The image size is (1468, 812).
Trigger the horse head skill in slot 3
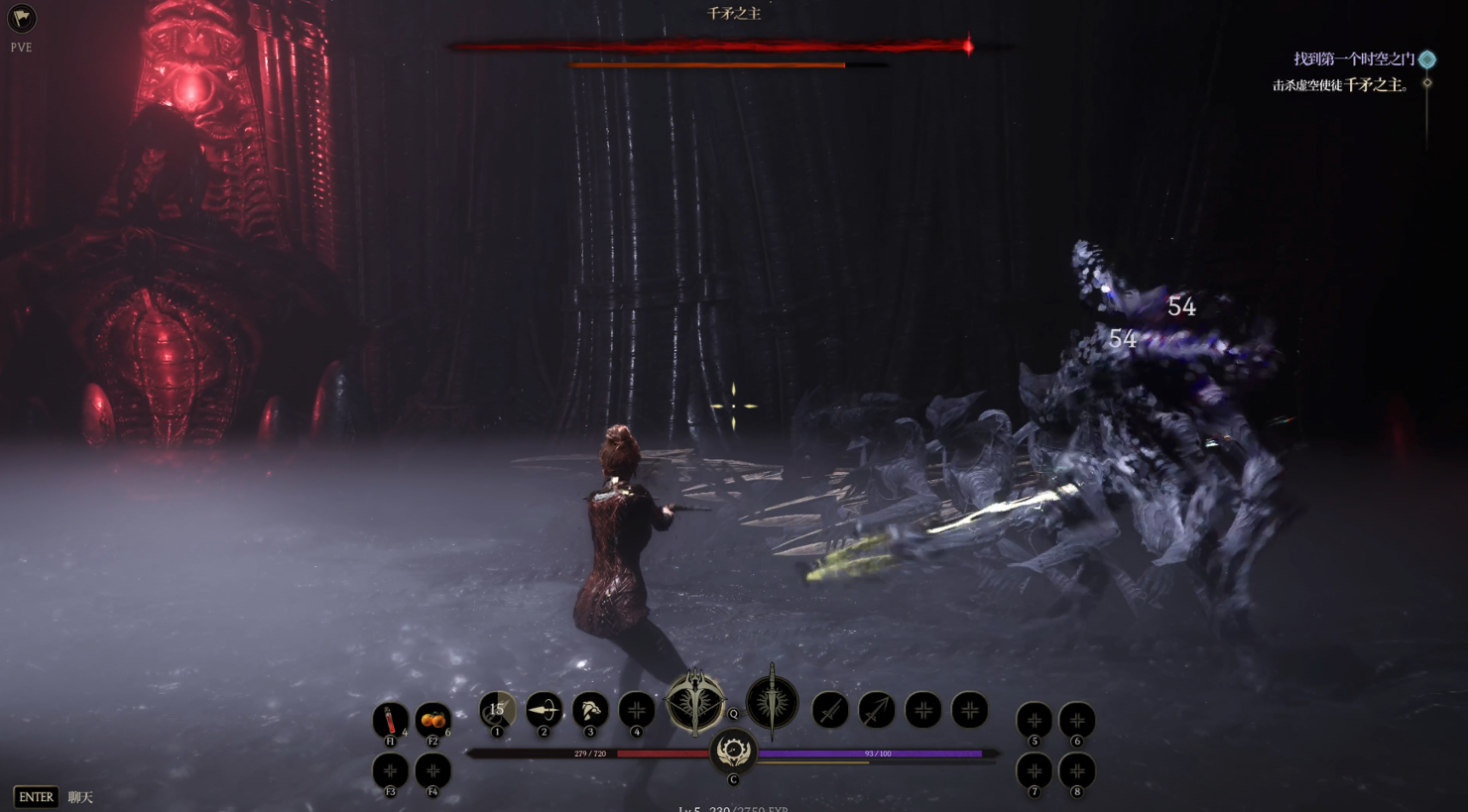[590, 710]
